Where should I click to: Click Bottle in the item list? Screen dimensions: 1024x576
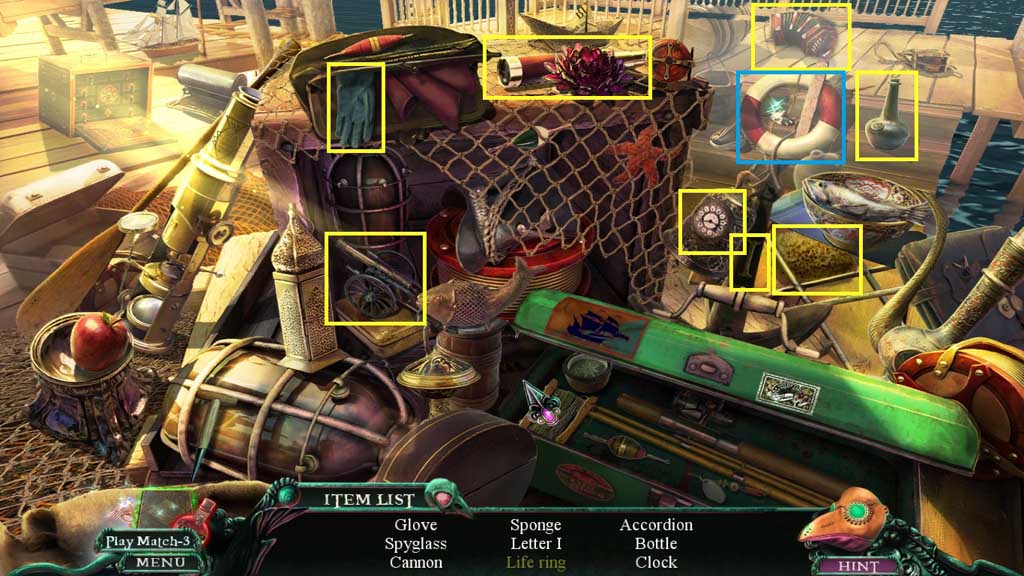click(x=656, y=544)
